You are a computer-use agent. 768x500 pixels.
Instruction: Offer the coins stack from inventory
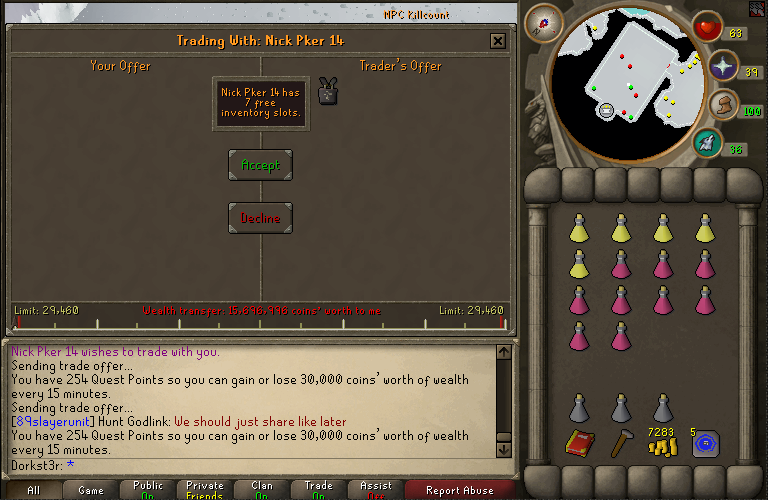pyautogui.click(x=662, y=444)
